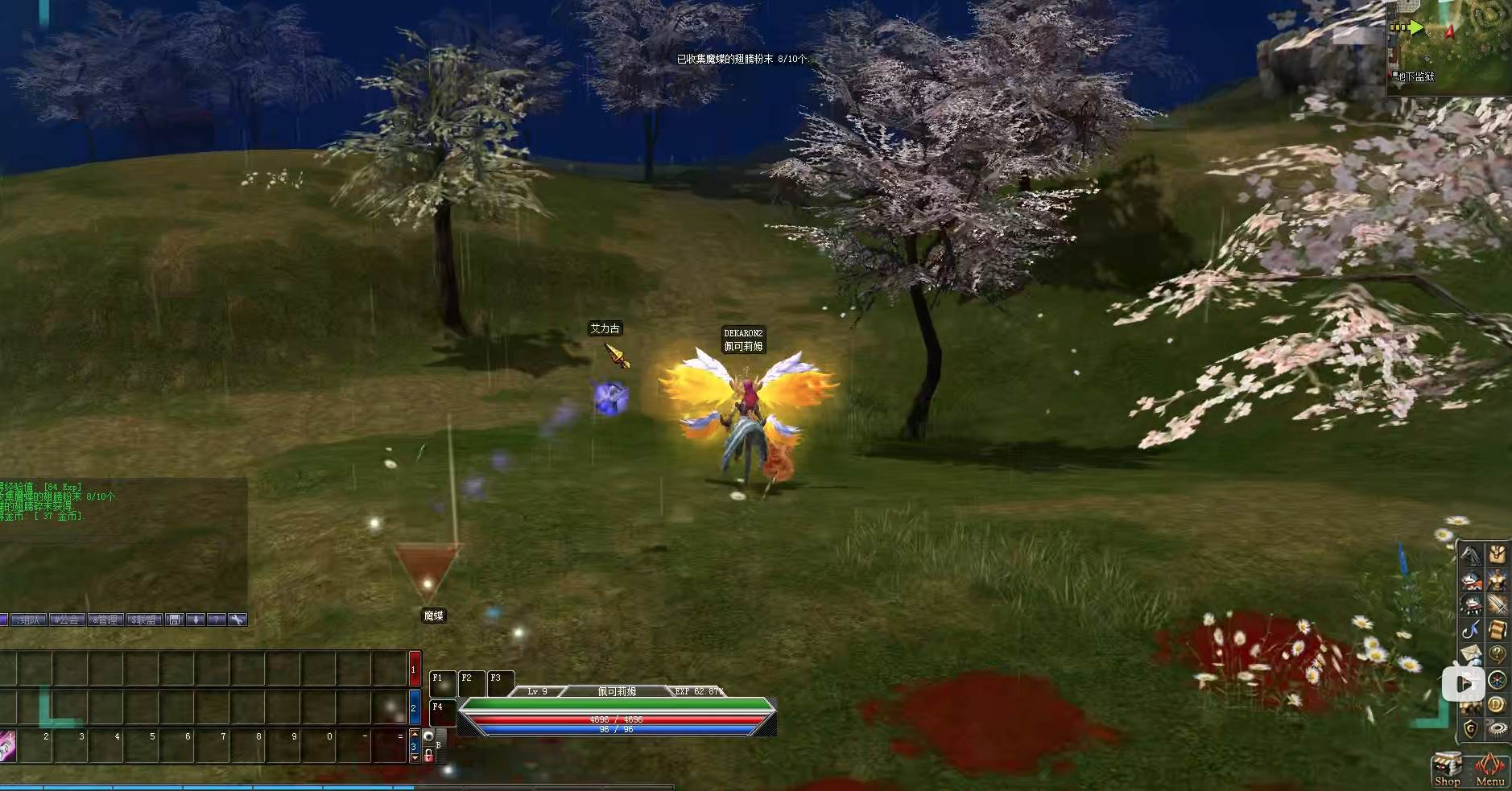Open the question mark help icon
Image resolution: width=1512 pixels, height=791 pixels.
[1498, 654]
